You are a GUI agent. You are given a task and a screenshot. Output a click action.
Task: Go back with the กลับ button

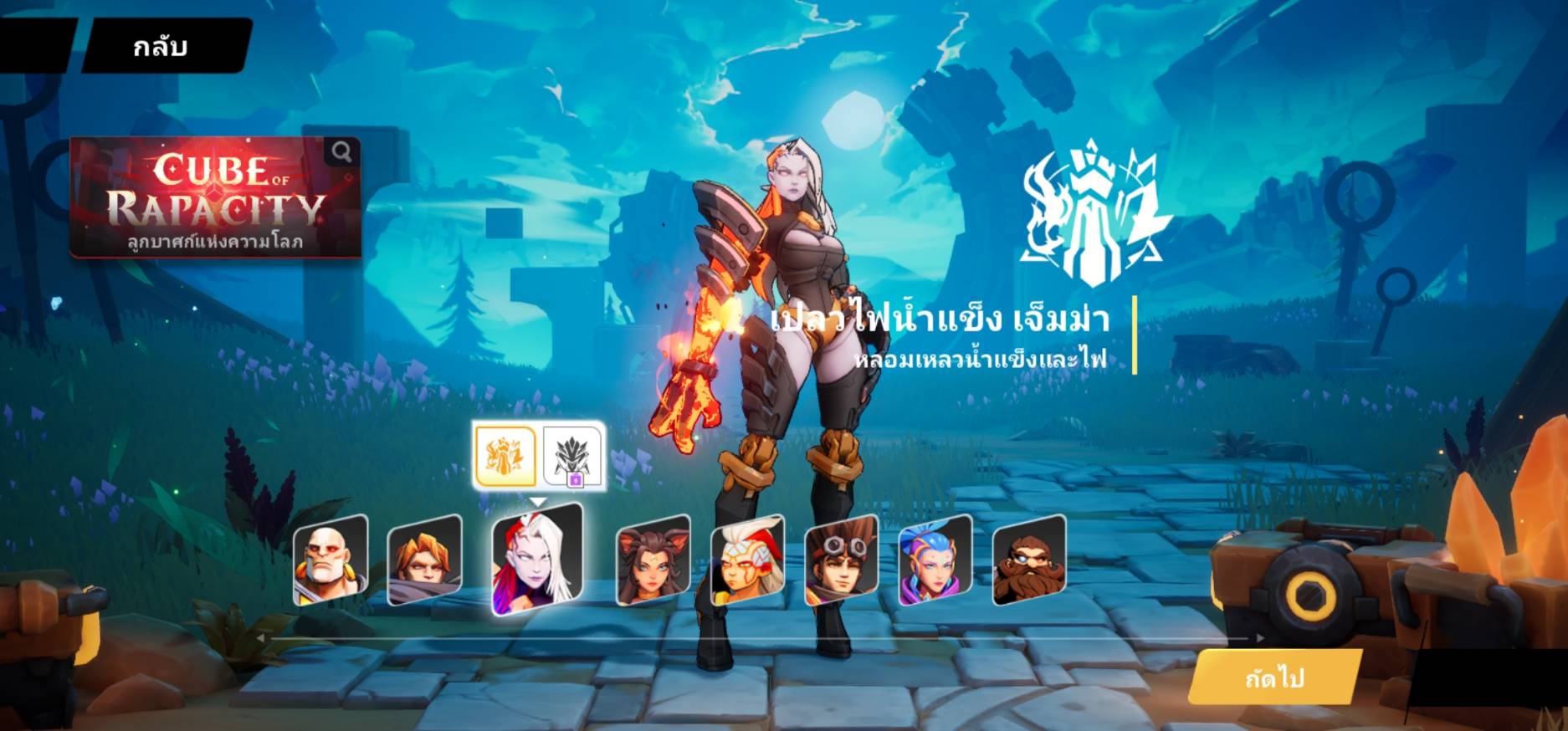[x=161, y=46]
